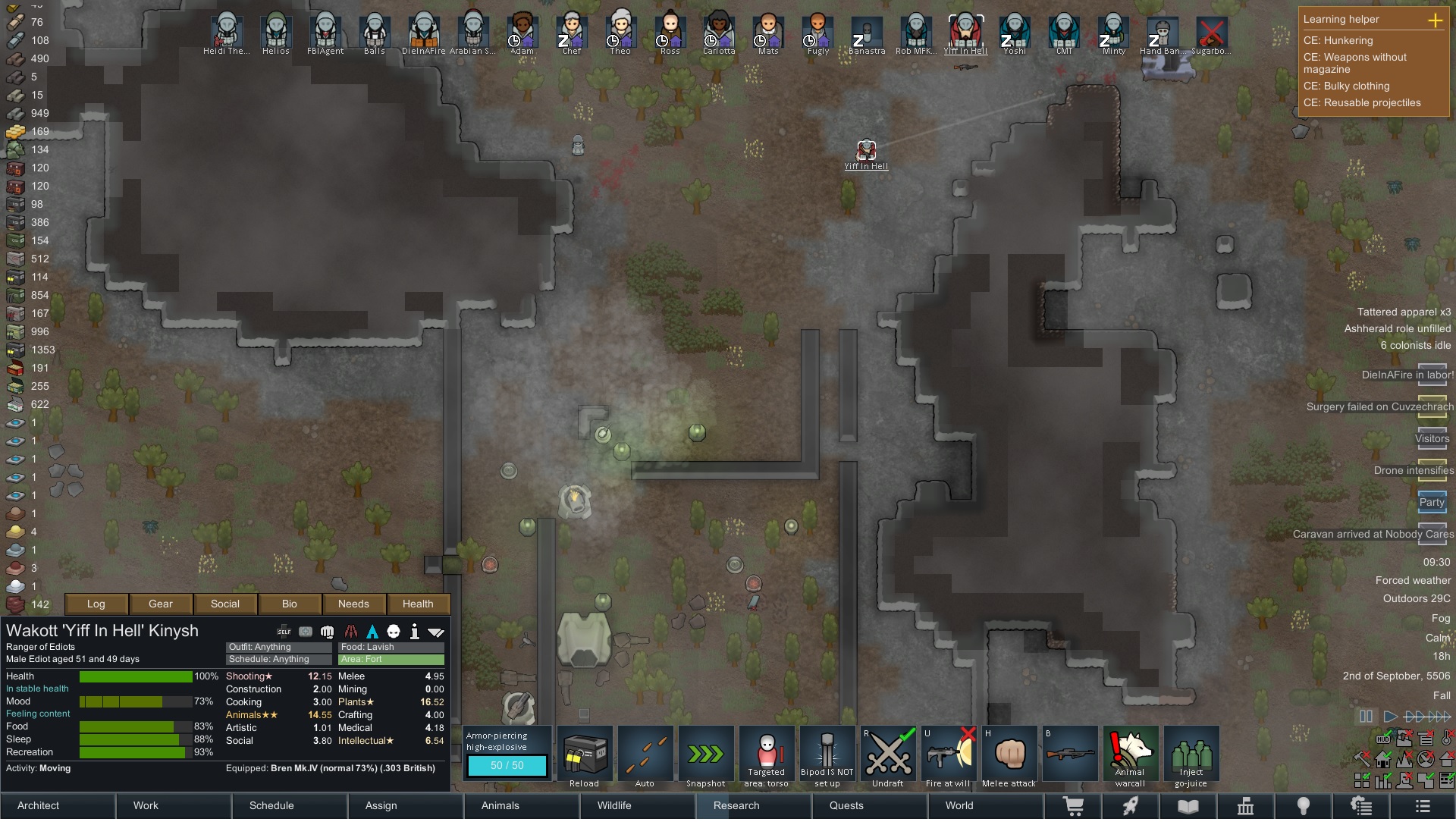Undraft the selected colonist

click(888, 754)
